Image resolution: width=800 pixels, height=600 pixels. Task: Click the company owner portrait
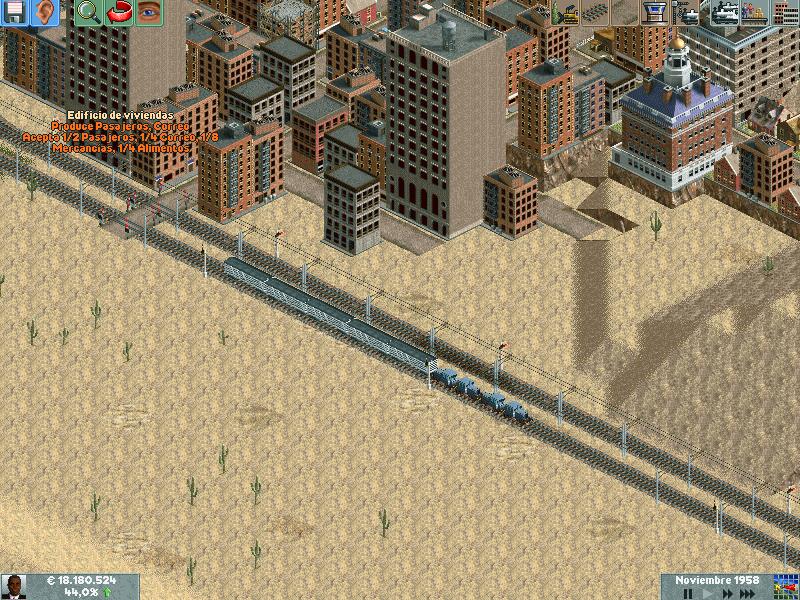(14, 587)
